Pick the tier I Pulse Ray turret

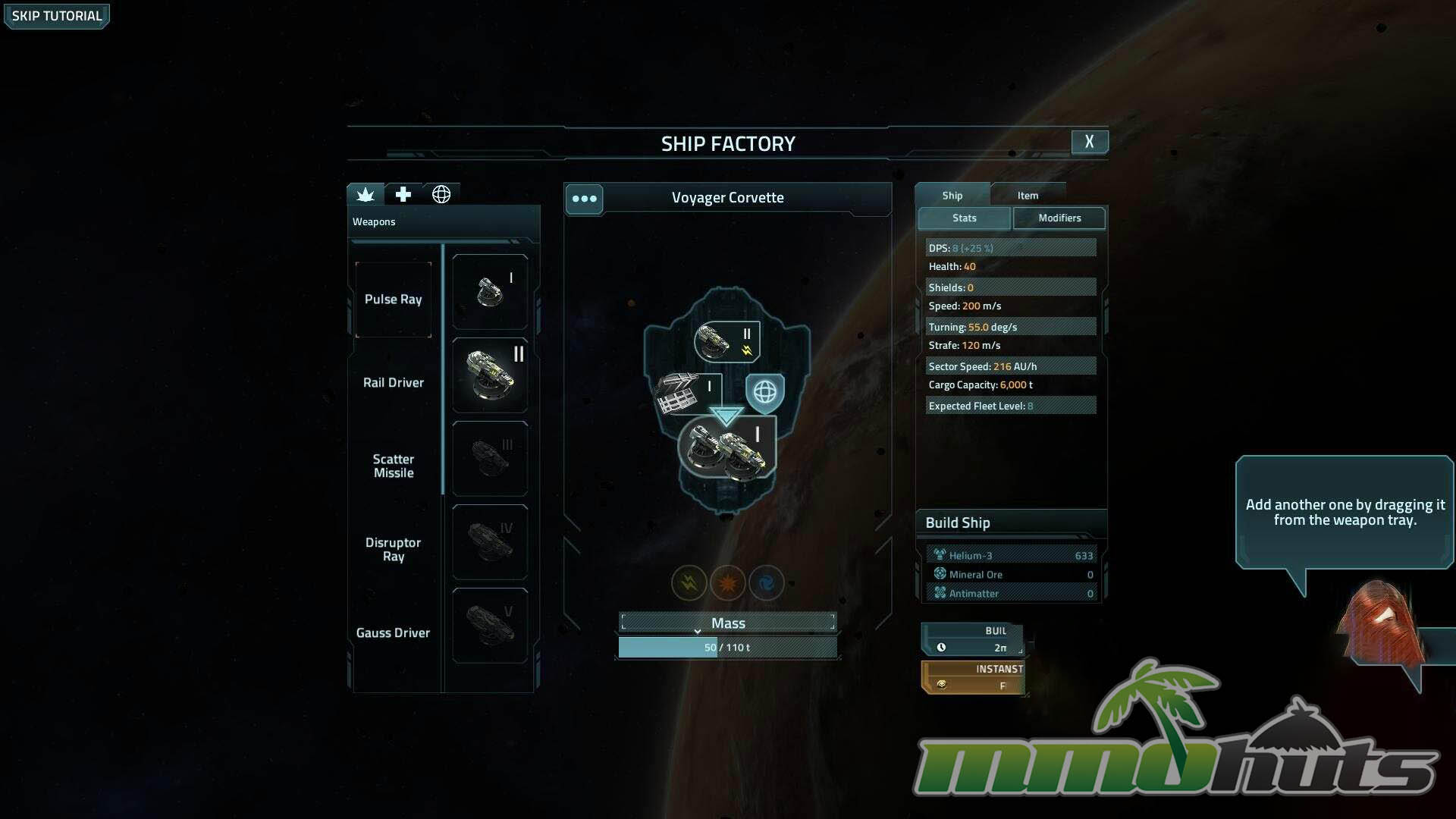coord(490,292)
